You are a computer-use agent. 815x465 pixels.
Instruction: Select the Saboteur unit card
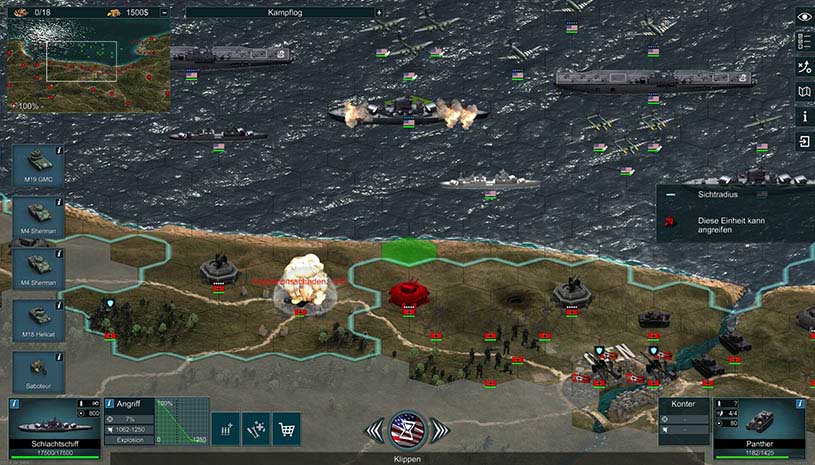tap(39, 371)
